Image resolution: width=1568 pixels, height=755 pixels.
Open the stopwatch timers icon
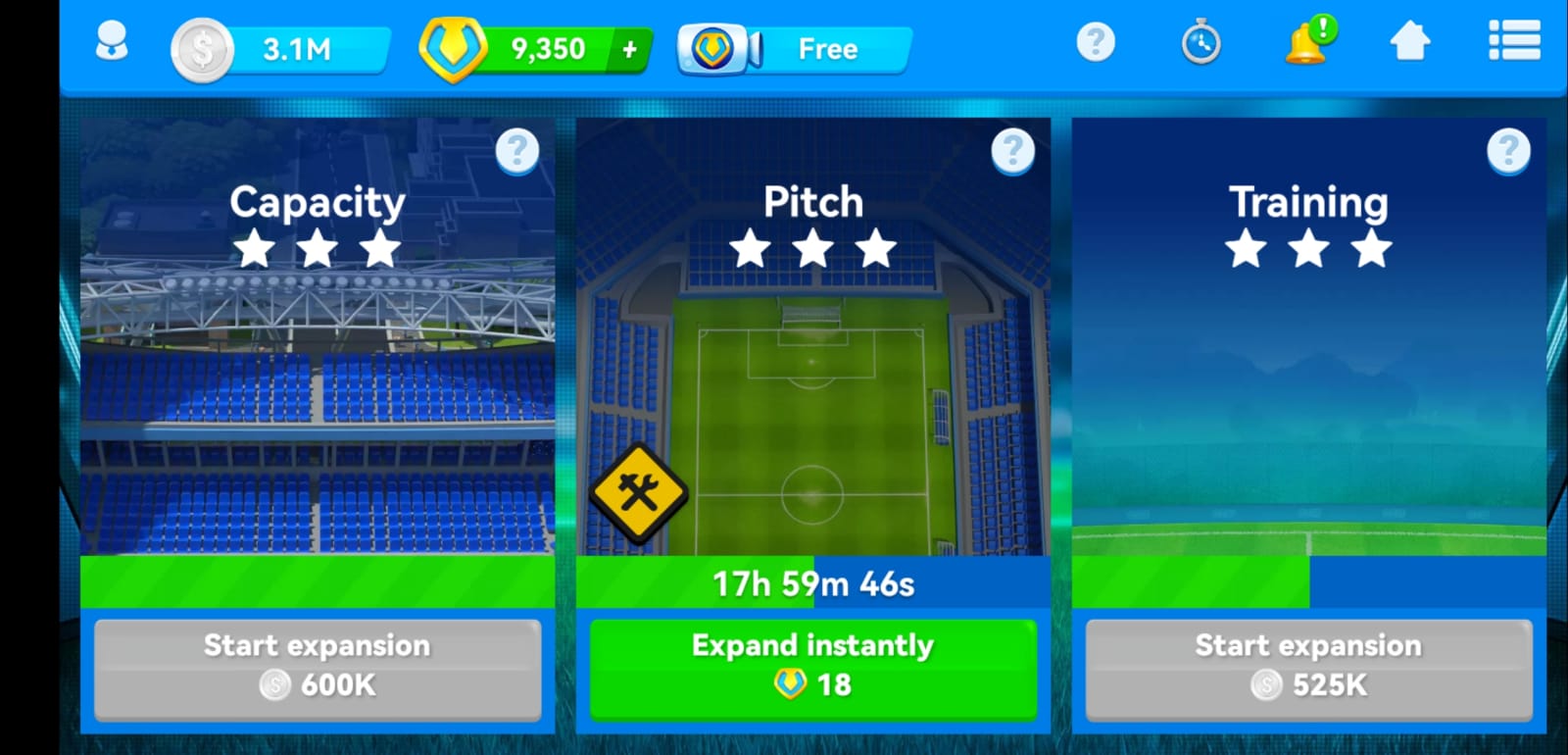pyautogui.click(x=1200, y=43)
